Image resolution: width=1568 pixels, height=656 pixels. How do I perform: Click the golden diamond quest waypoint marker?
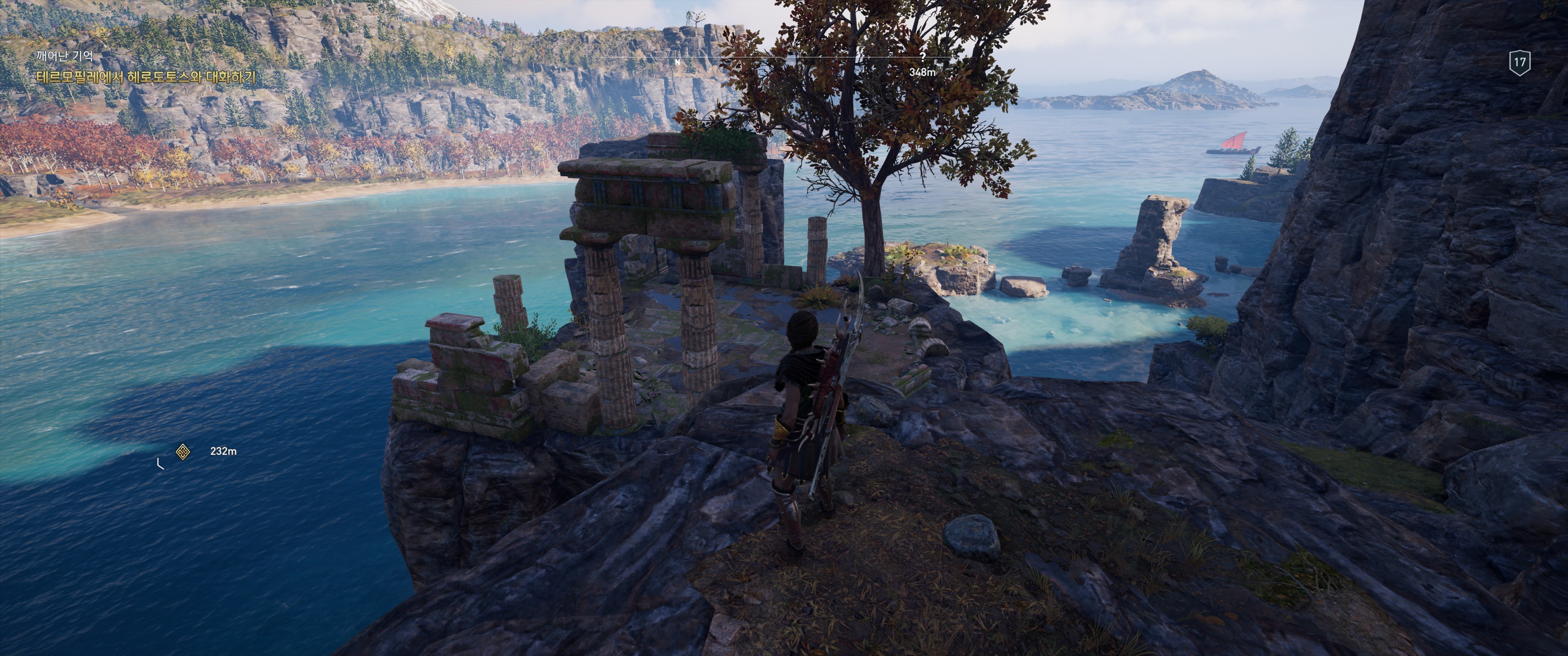(183, 451)
